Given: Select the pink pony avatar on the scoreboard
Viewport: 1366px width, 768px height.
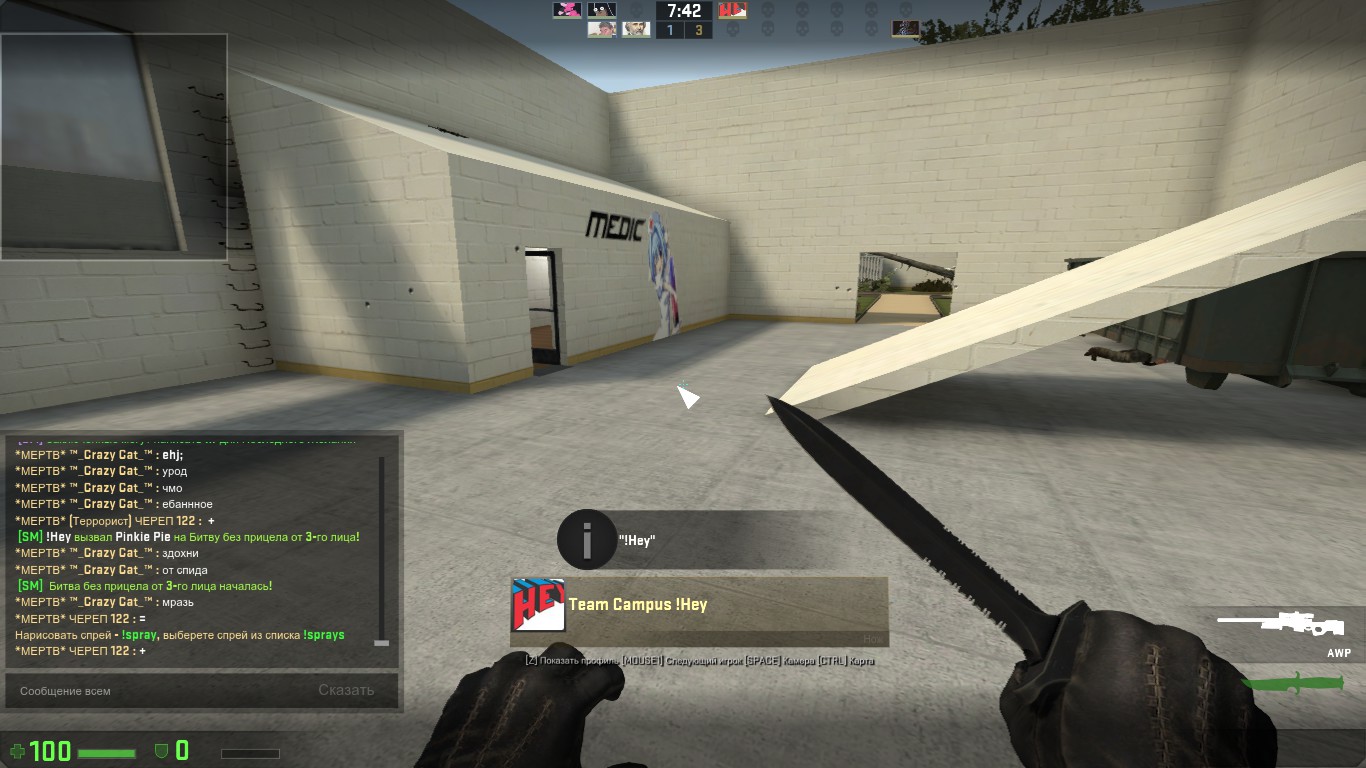Looking at the screenshot, I should point(567,10).
